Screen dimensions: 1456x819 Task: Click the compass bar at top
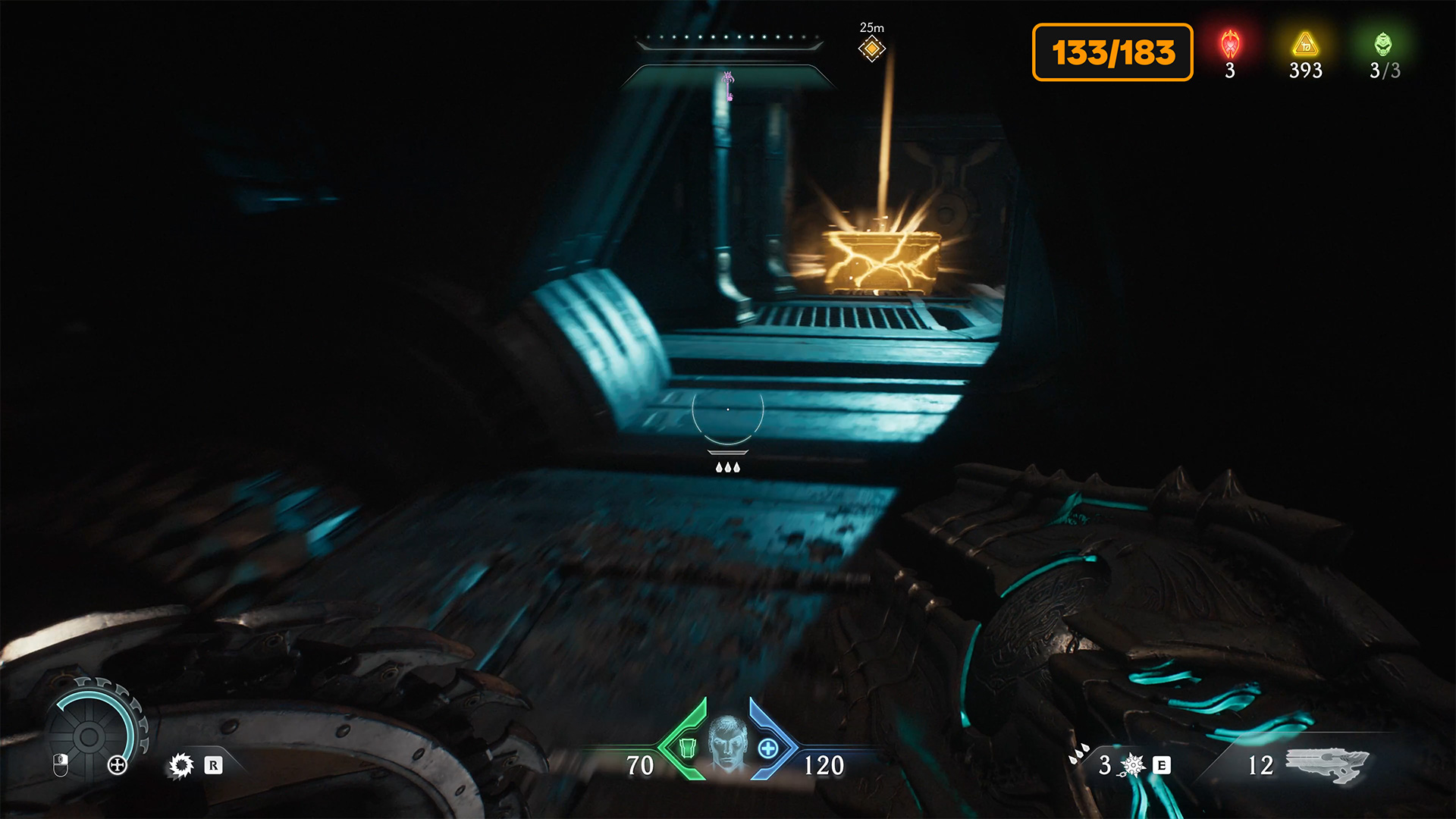point(729,39)
